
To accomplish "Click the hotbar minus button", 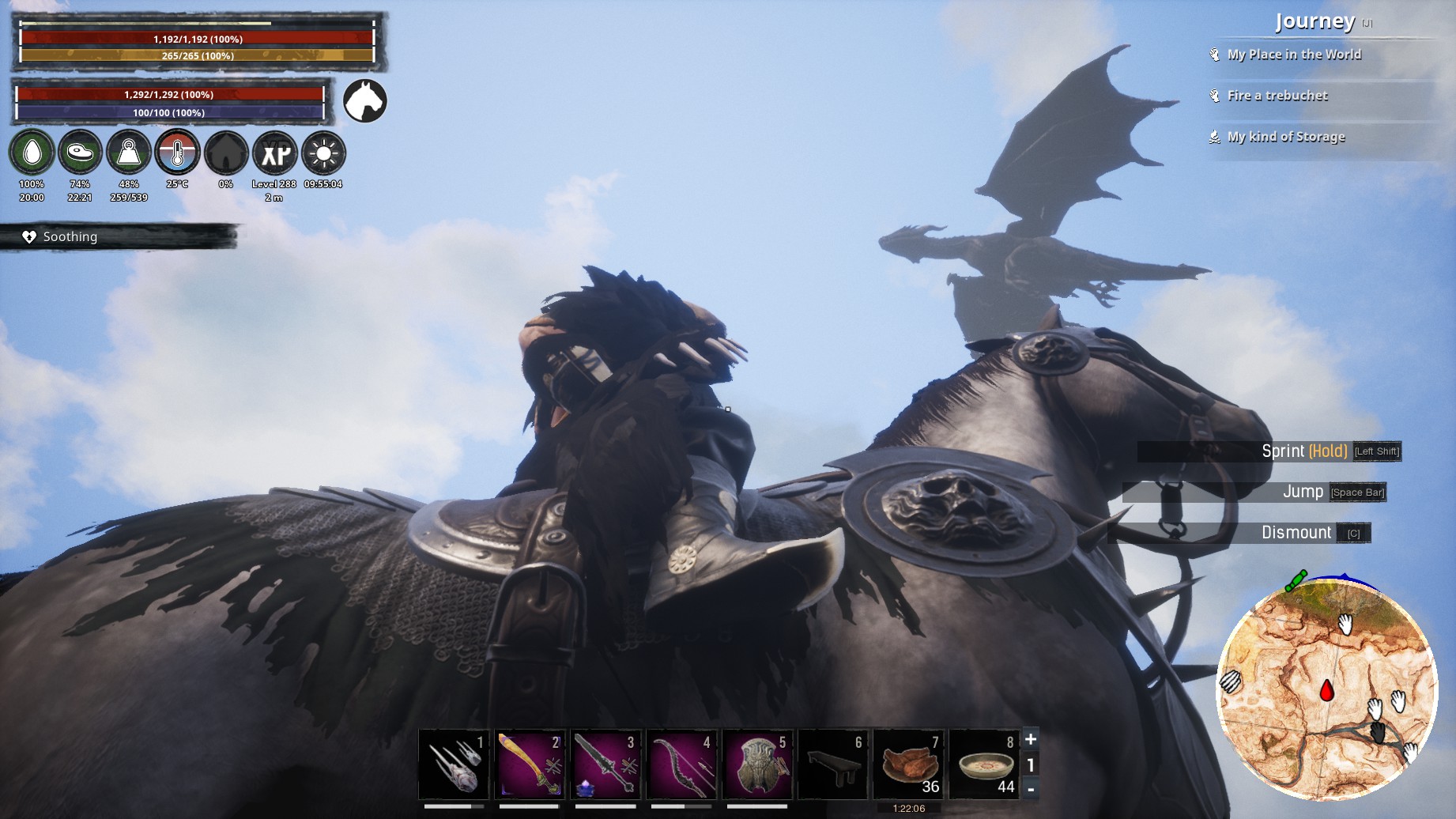I will click(1031, 789).
